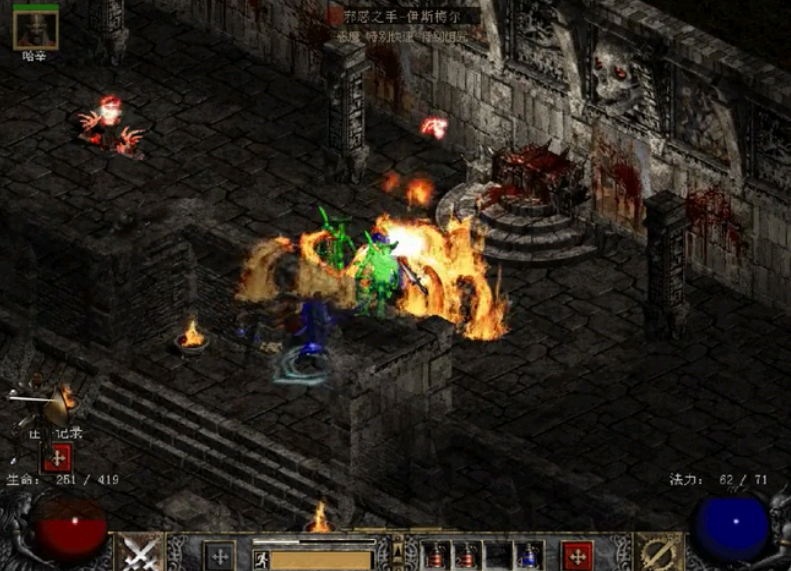Open new skill points red plus button
791x571 pixels.
[576, 555]
